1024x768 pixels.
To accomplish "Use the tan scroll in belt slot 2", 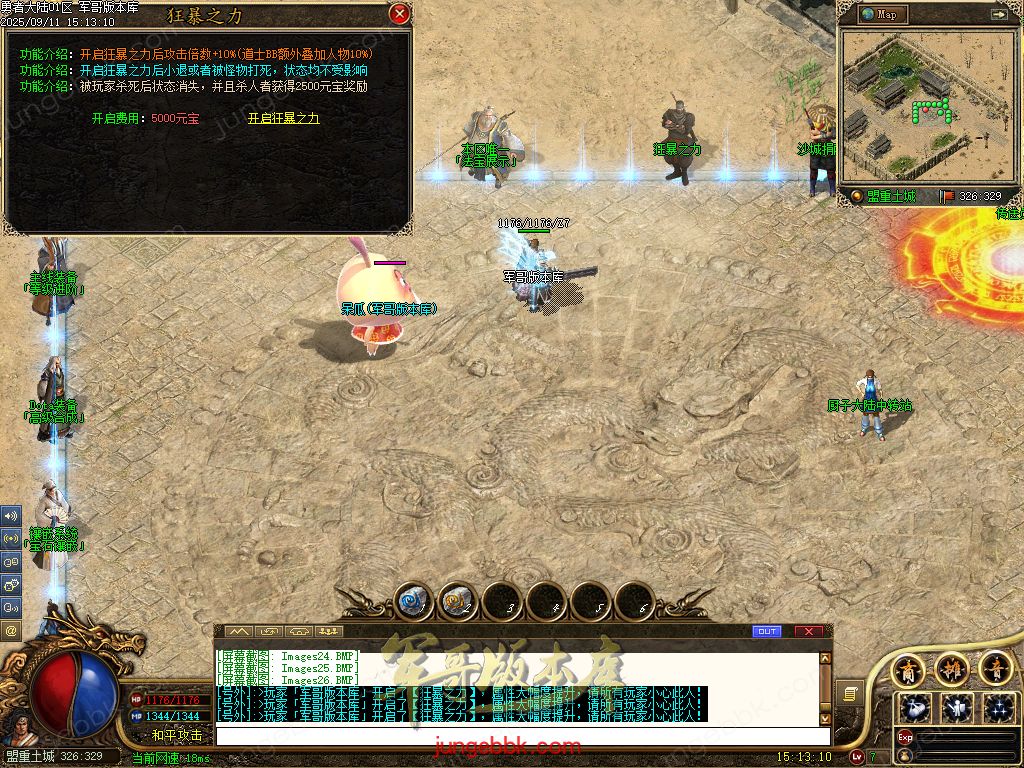I will point(456,601).
